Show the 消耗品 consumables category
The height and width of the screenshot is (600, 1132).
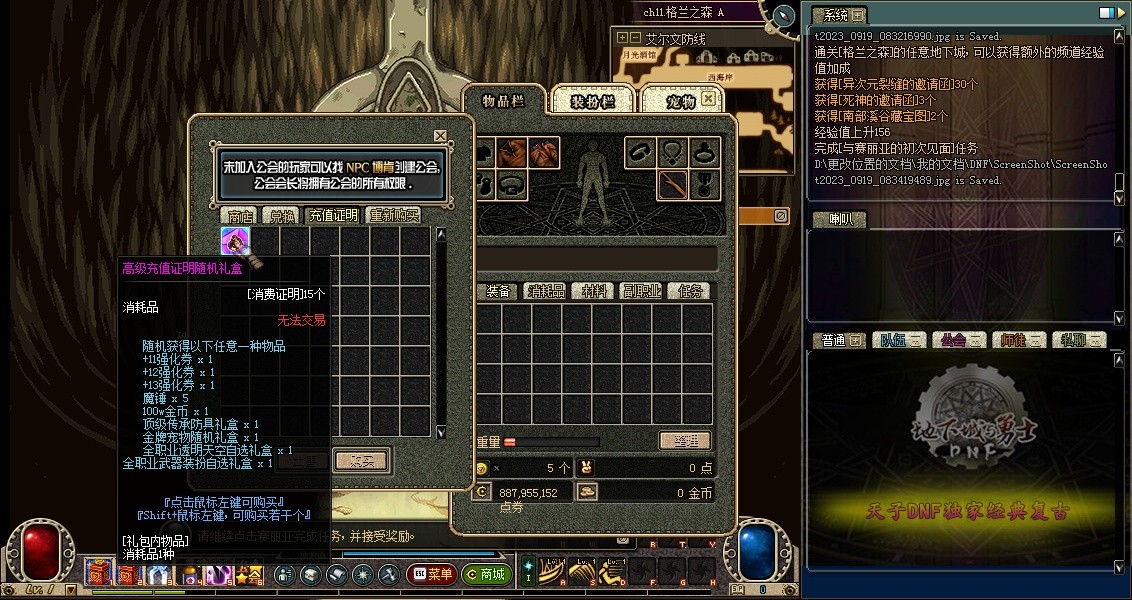(546, 291)
